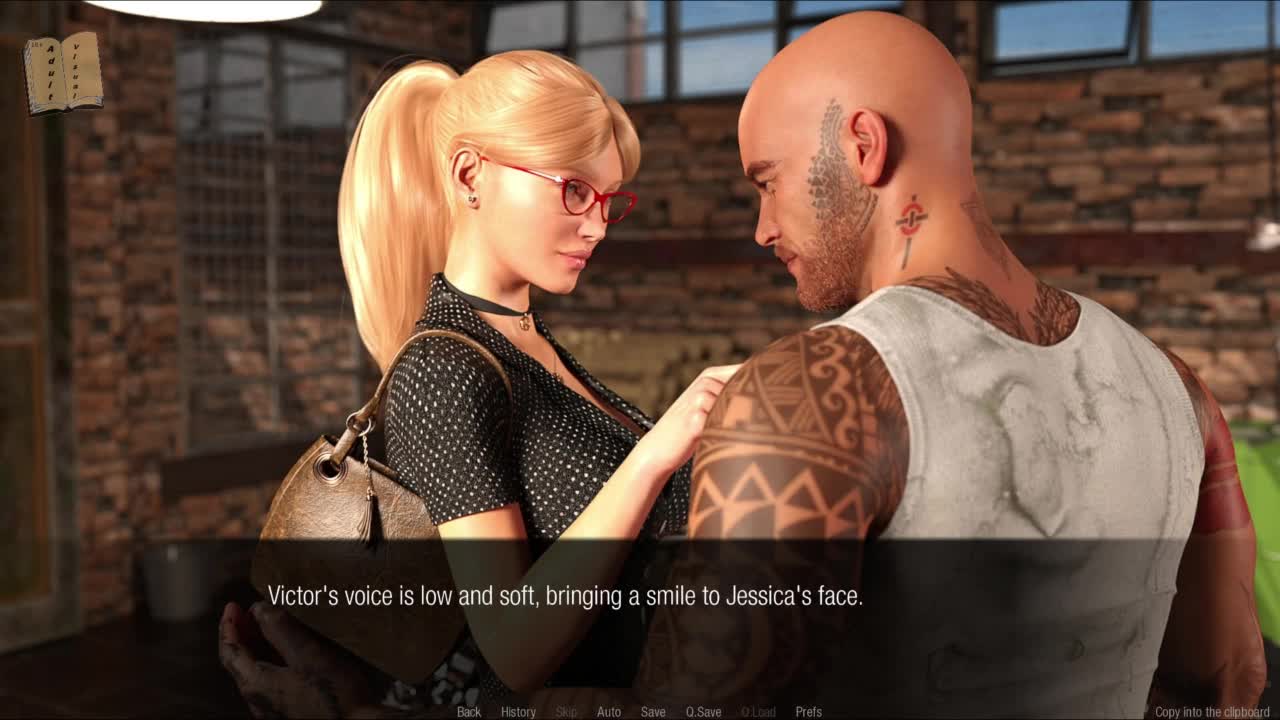This screenshot has height=720, width=1280.
Task: Open the Save menu
Action: tap(653, 712)
